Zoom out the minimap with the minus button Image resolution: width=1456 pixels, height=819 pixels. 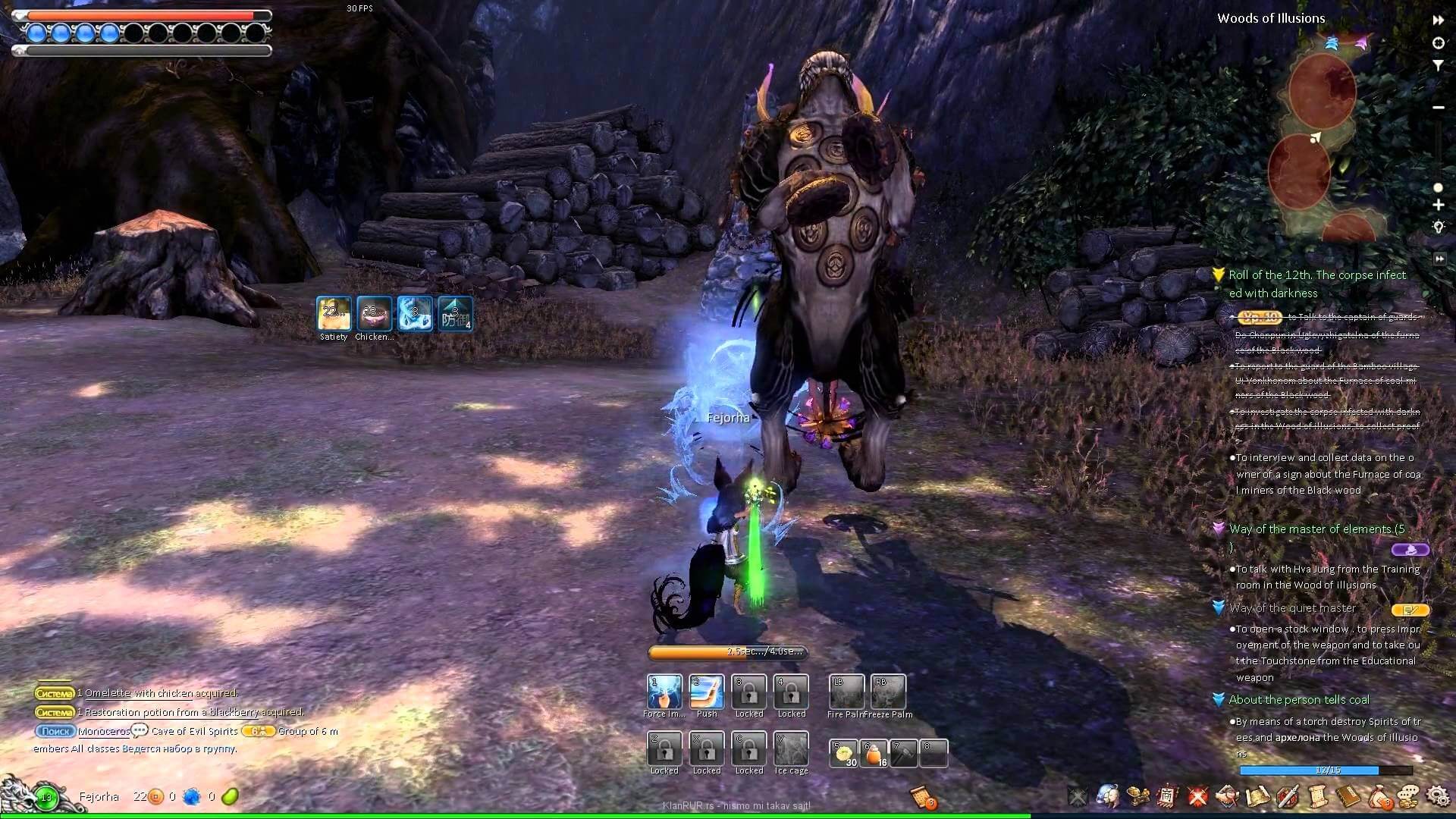point(1438,108)
